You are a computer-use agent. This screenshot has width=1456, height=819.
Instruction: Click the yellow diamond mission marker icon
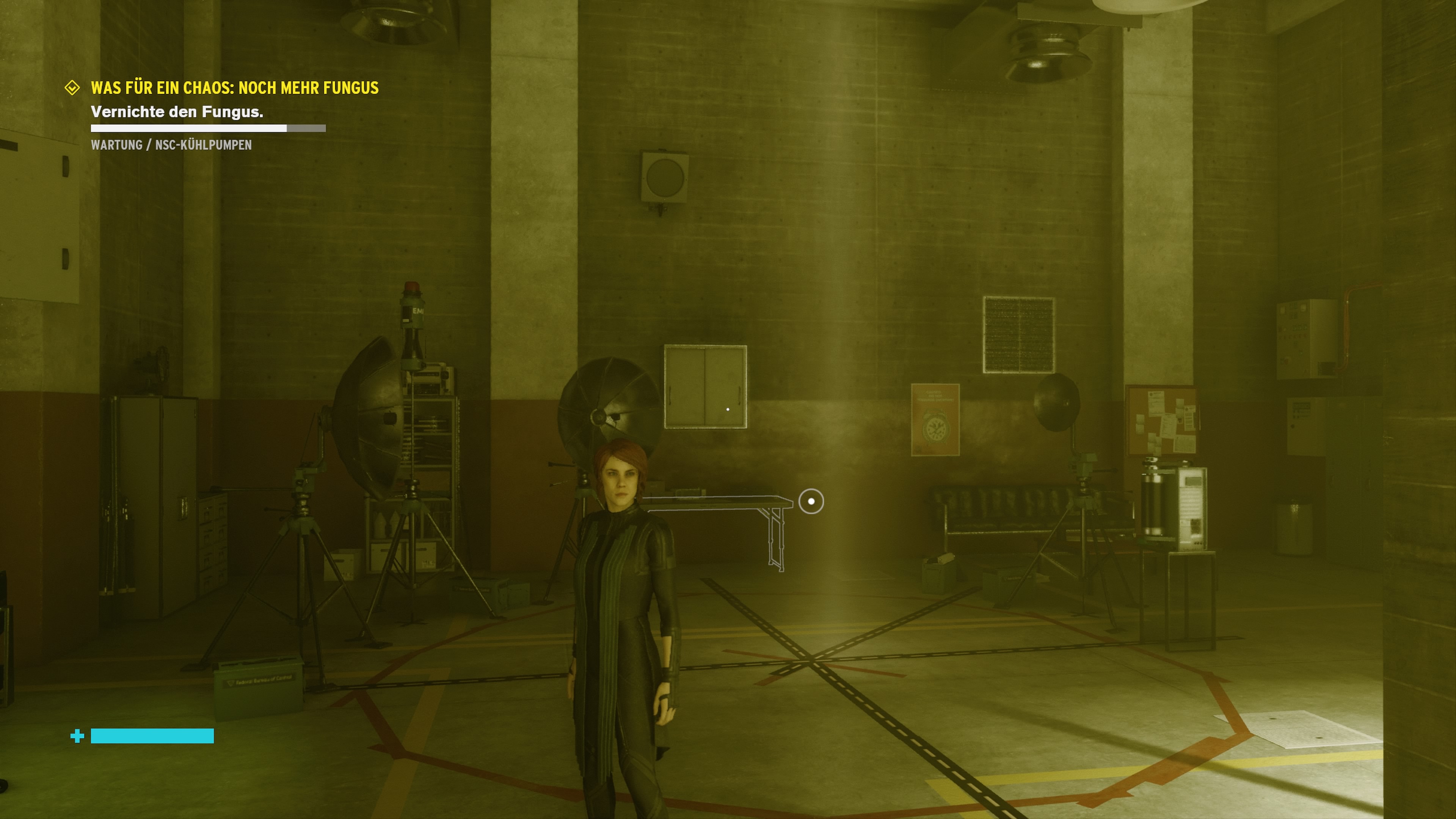pos(72,88)
